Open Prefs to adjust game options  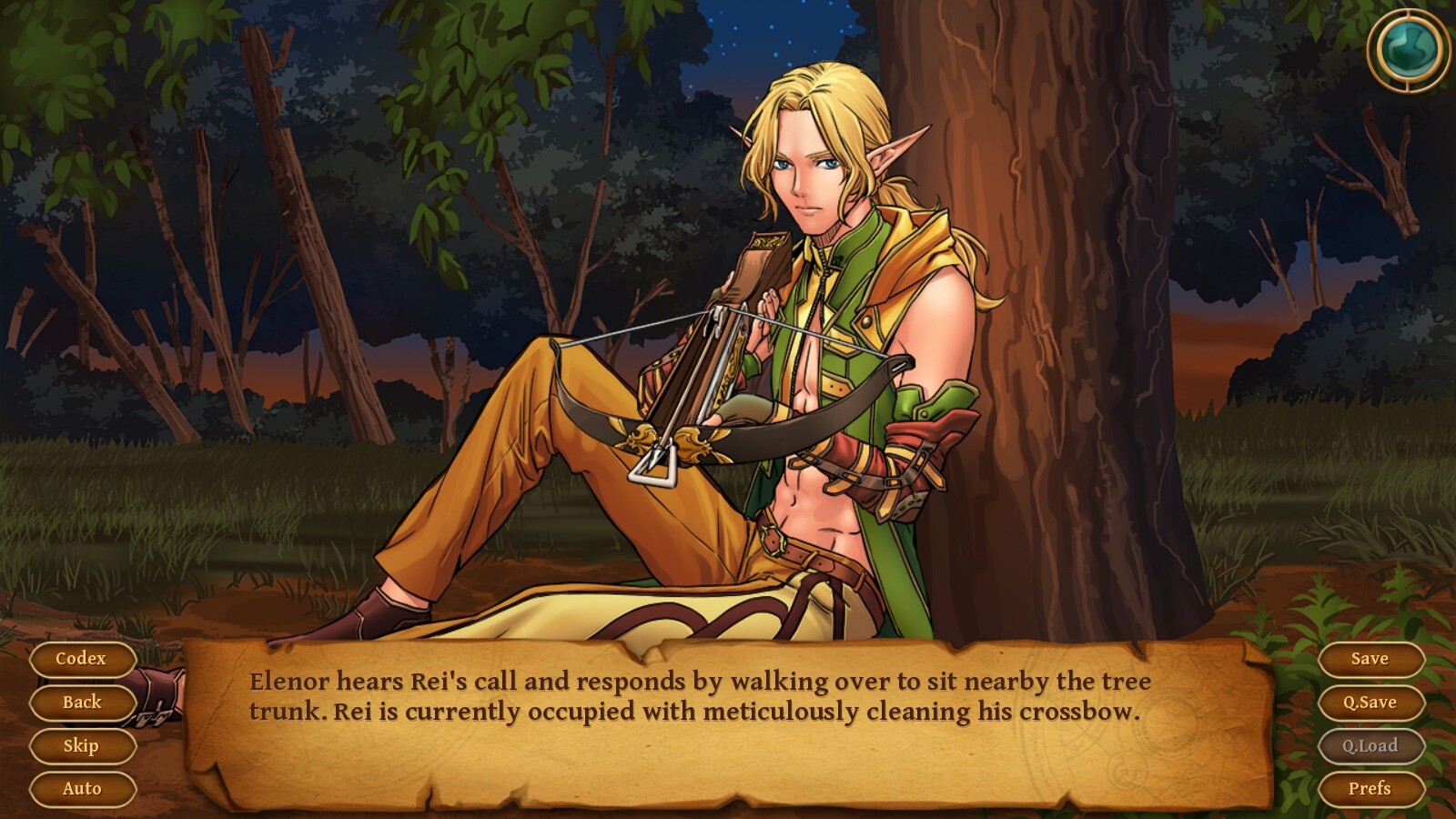click(x=1370, y=789)
